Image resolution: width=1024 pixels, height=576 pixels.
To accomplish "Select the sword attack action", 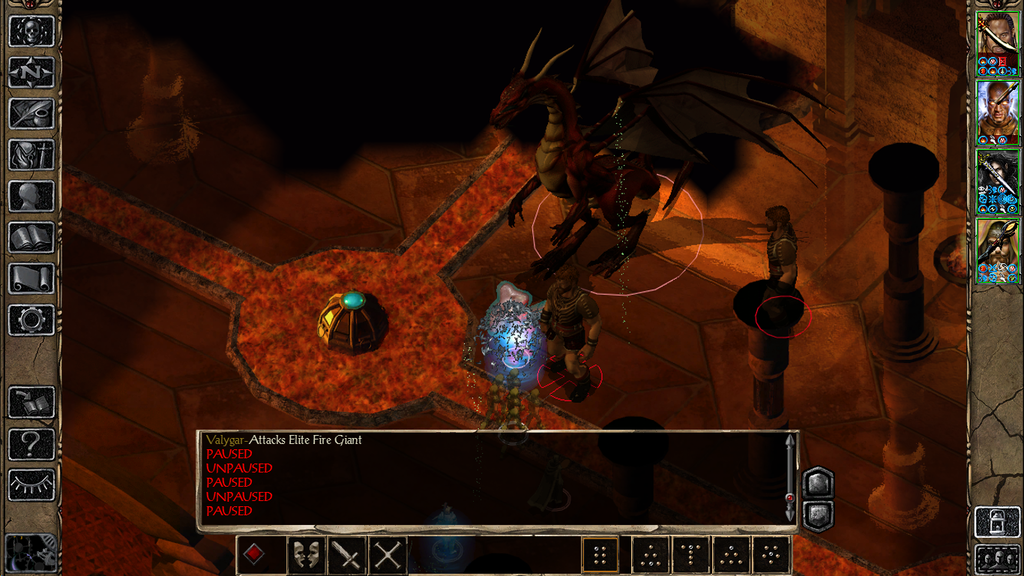I will point(346,555).
